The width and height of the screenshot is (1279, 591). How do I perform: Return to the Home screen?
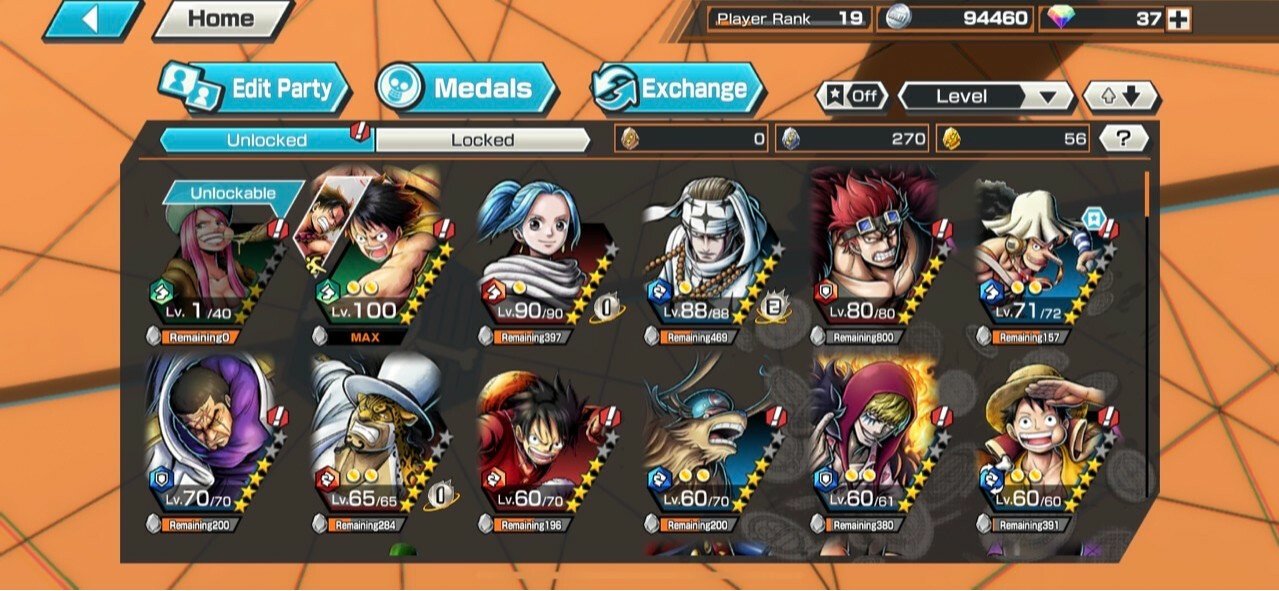[x=221, y=19]
